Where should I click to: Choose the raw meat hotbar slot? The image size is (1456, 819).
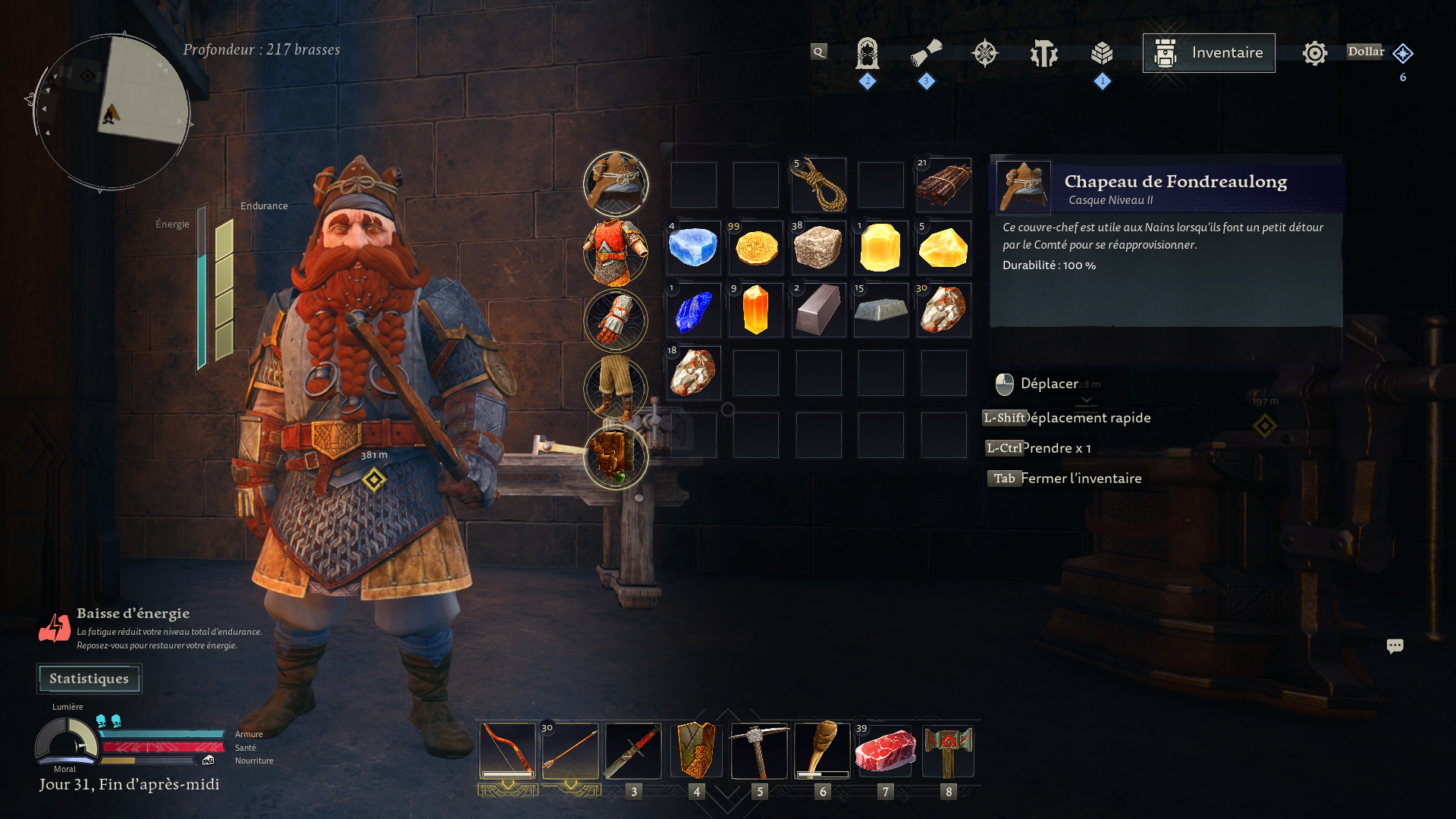(x=885, y=751)
